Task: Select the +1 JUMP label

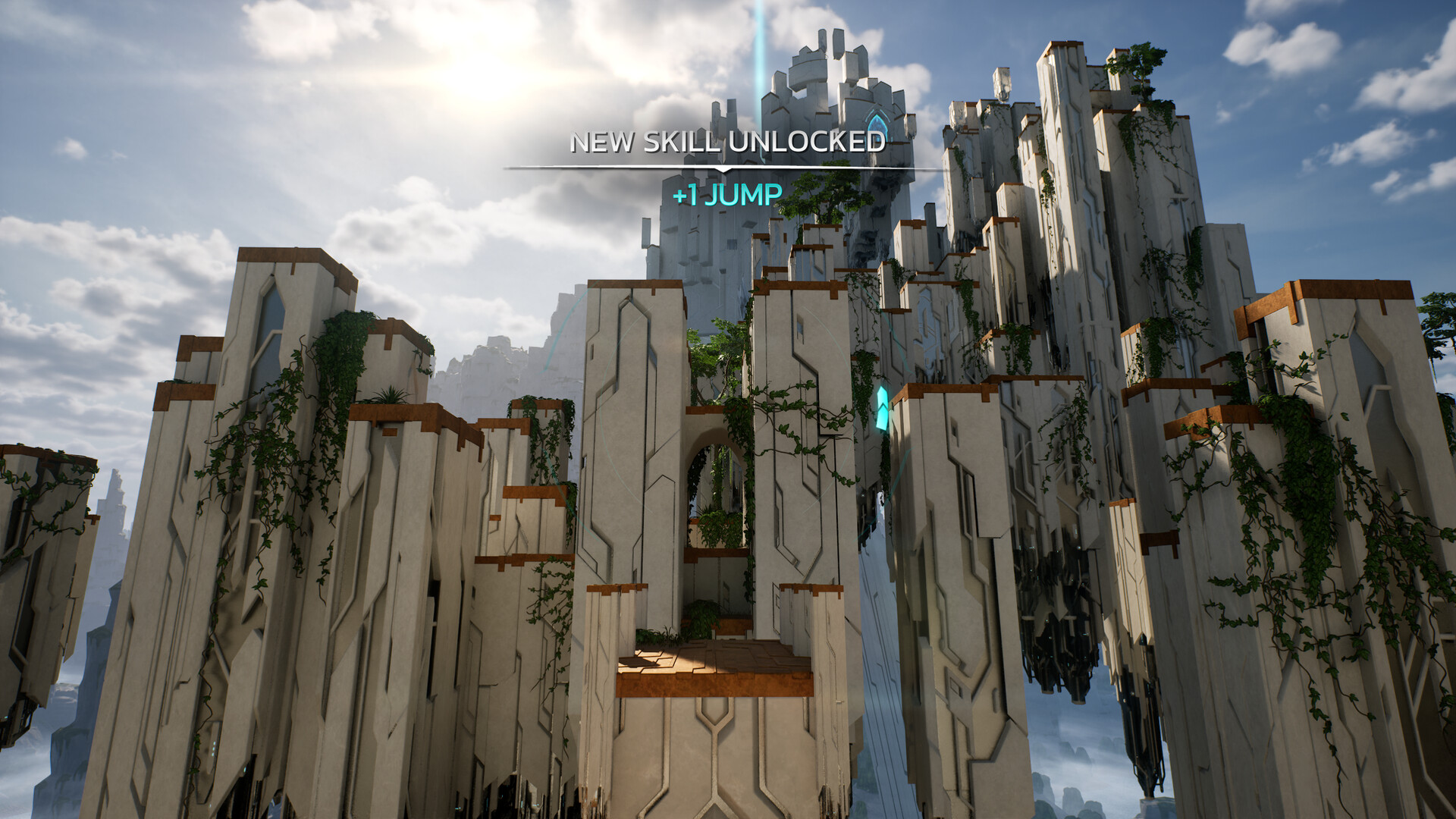Action: coord(726,195)
